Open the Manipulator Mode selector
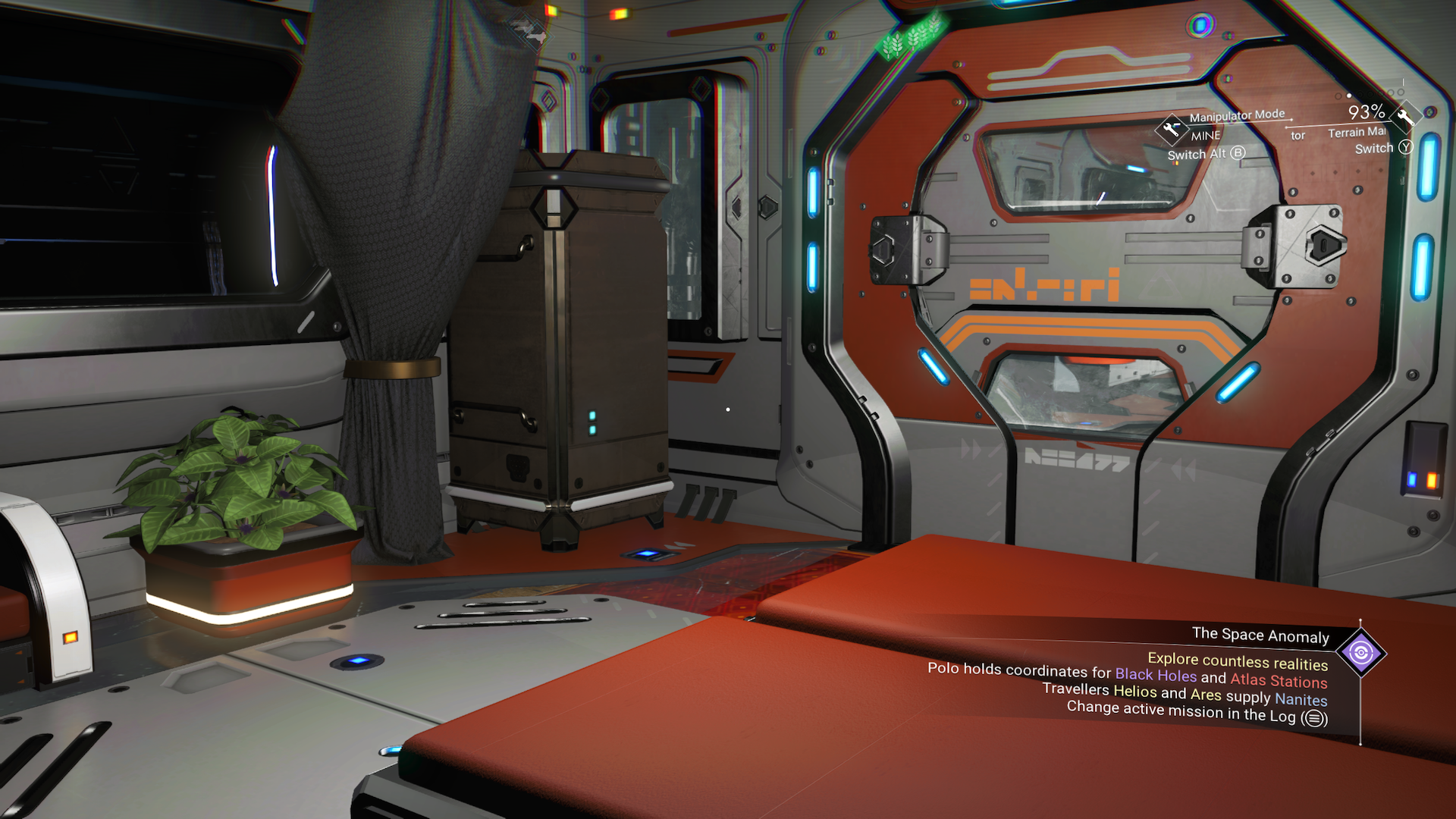 point(1236,115)
